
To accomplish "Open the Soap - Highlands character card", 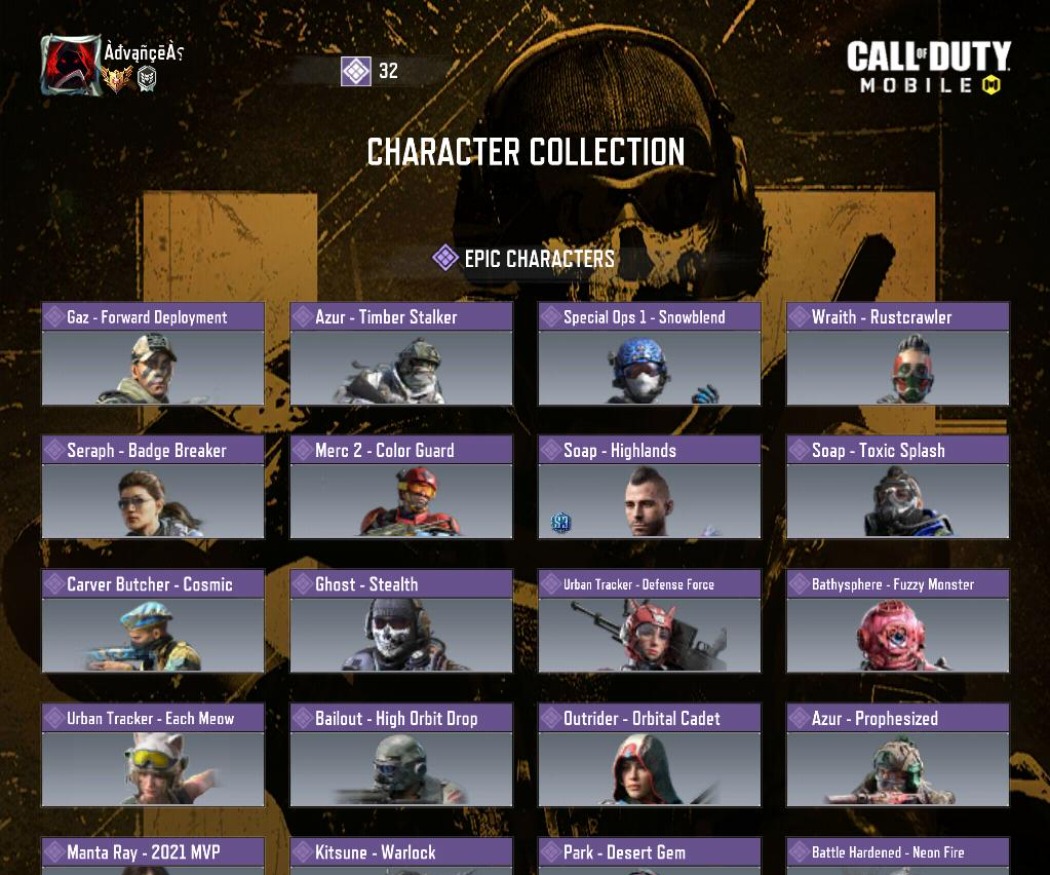I will coord(649,487).
